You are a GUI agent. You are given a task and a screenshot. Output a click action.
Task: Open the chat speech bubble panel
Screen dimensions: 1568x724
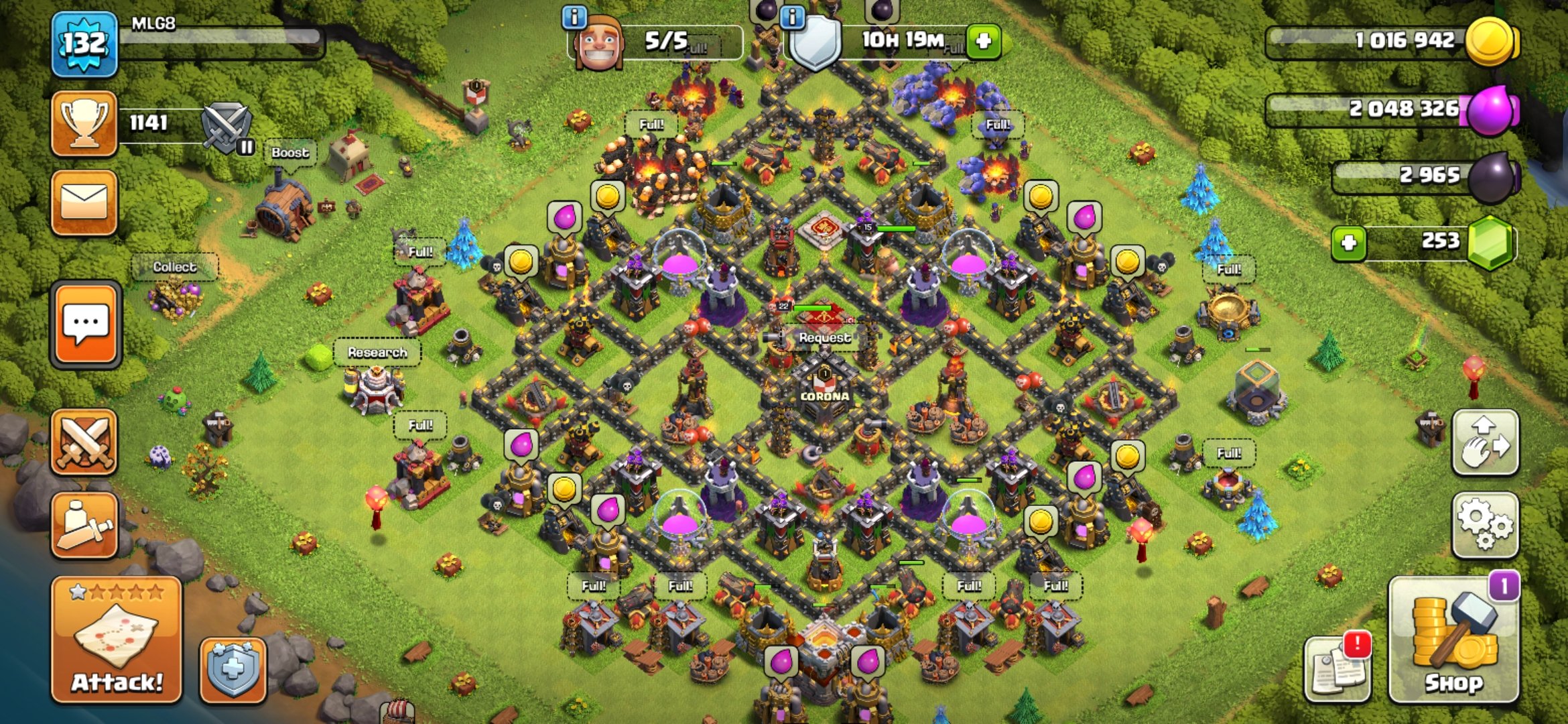[85, 324]
